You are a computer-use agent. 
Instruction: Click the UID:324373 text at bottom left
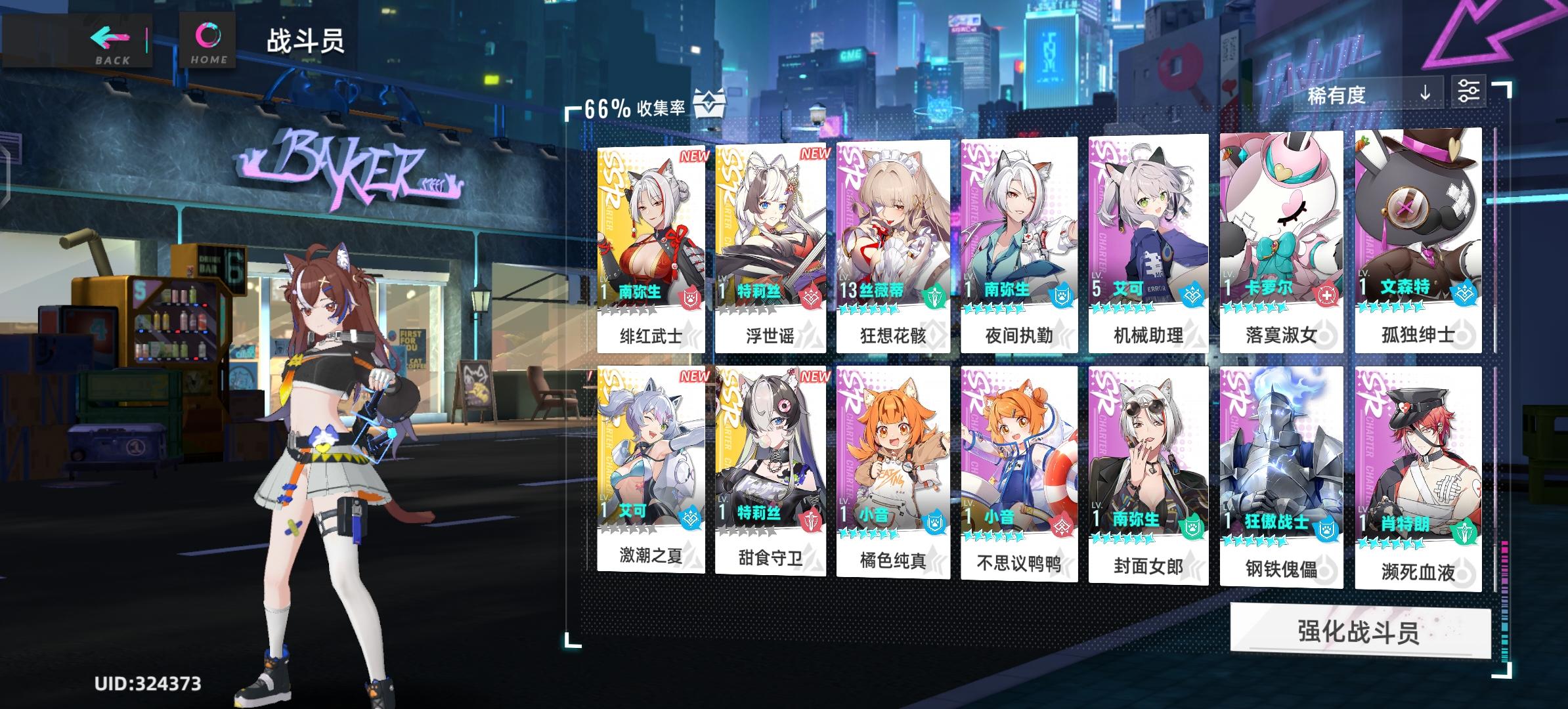tap(148, 684)
